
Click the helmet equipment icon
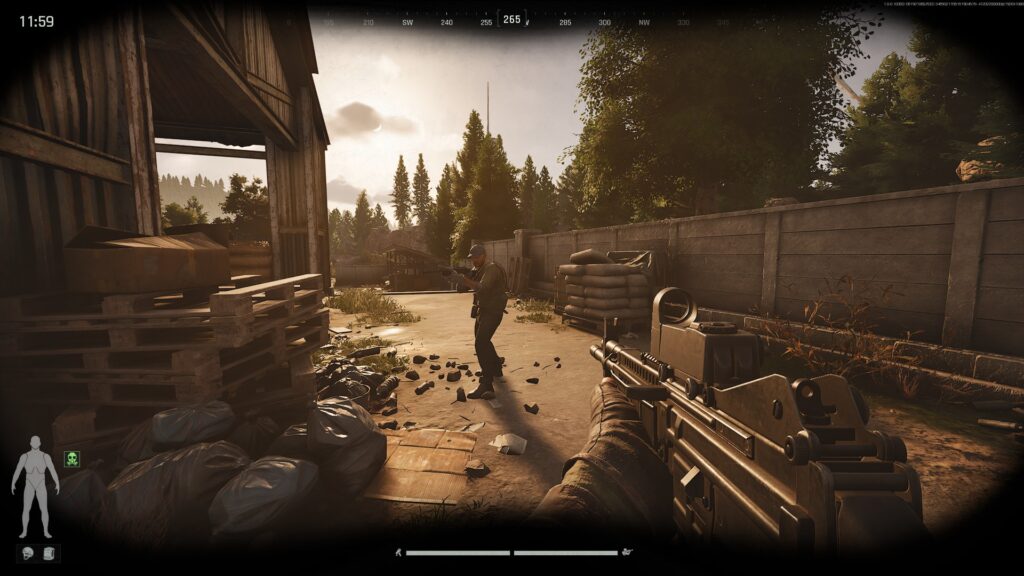(27, 553)
